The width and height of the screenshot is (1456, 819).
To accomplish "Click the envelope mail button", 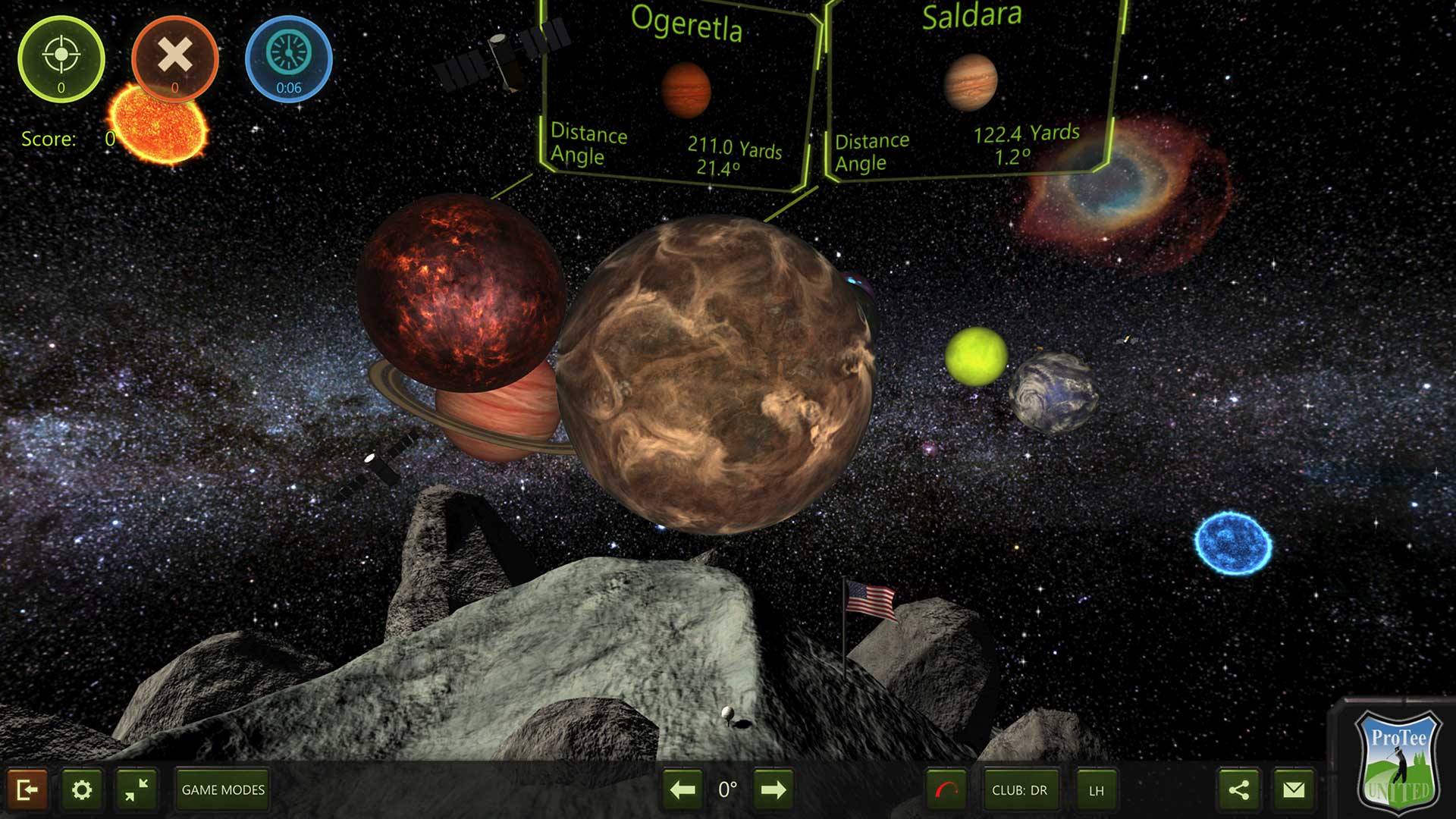I will [x=1294, y=790].
